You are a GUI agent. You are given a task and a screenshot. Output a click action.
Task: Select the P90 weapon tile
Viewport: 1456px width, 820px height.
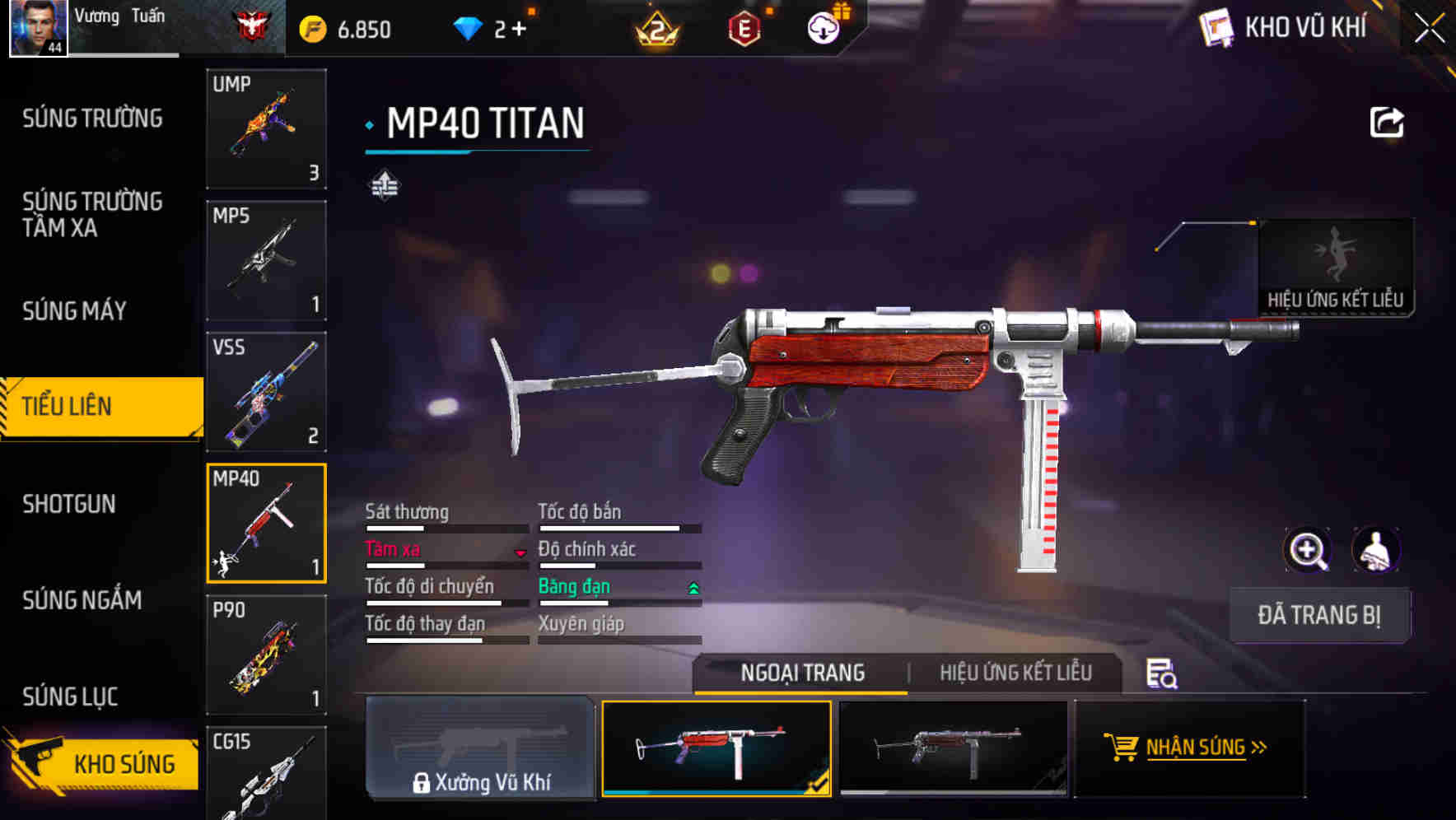pyautogui.click(x=266, y=655)
